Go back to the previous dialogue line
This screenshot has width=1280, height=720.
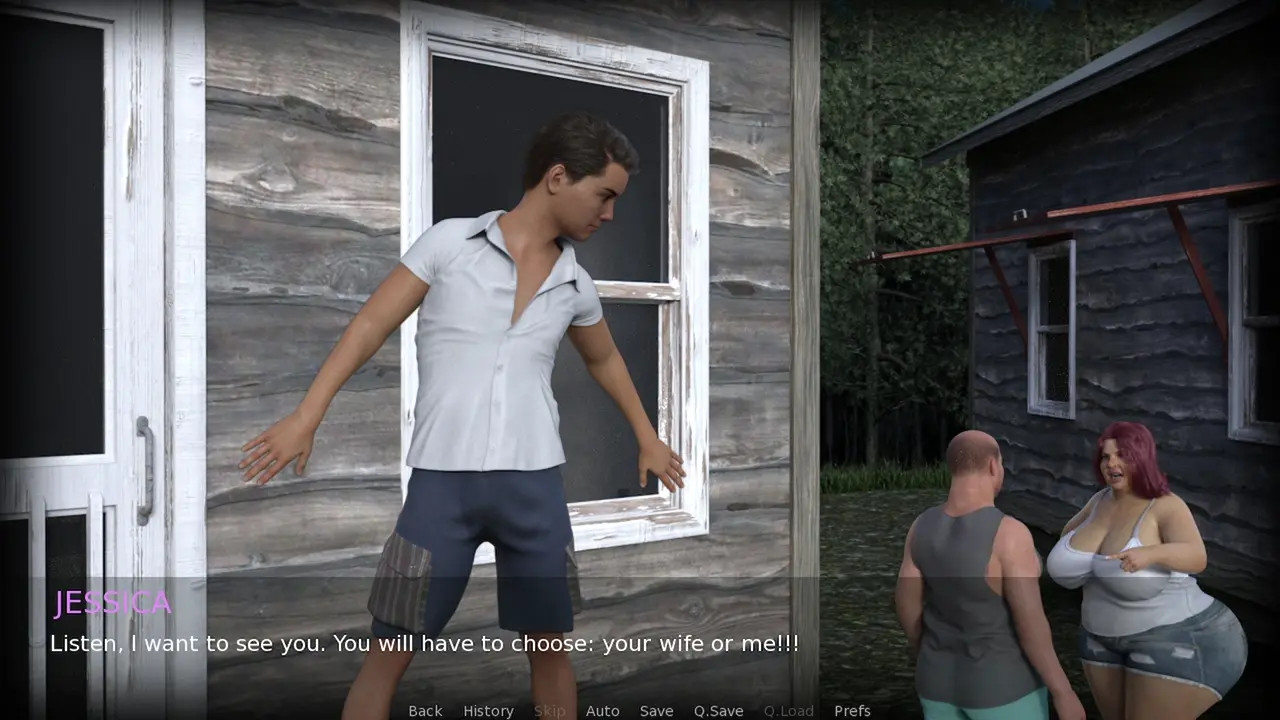click(425, 711)
